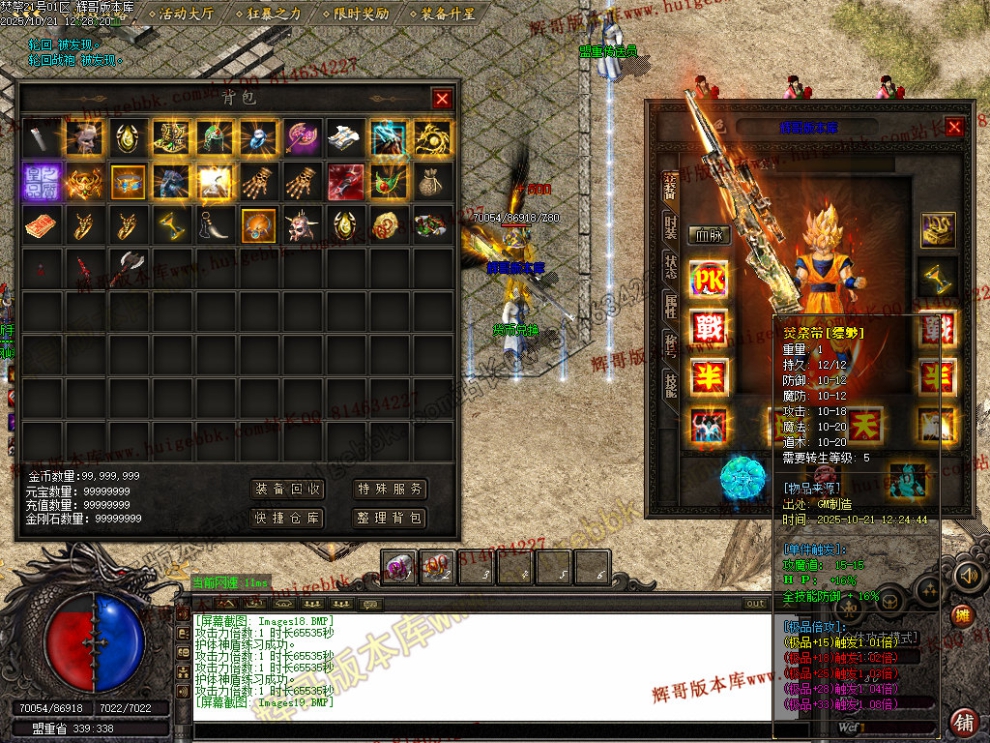Sort the bag with 整理背包
The width and height of the screenshot is (990, 743).
(x=390, y=517)
